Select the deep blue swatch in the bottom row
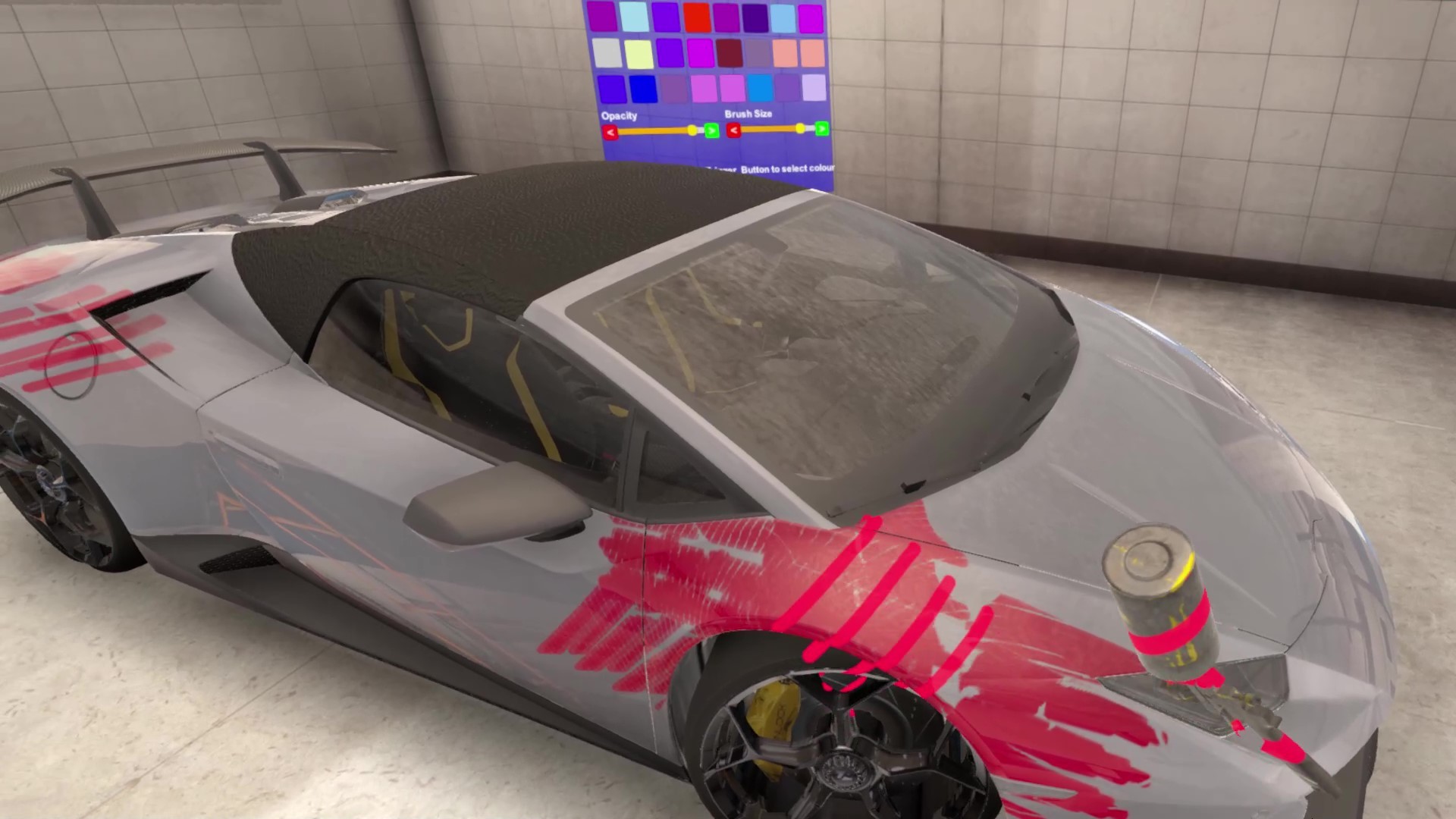Screen dimensions: 1456x819 (644, 88)
